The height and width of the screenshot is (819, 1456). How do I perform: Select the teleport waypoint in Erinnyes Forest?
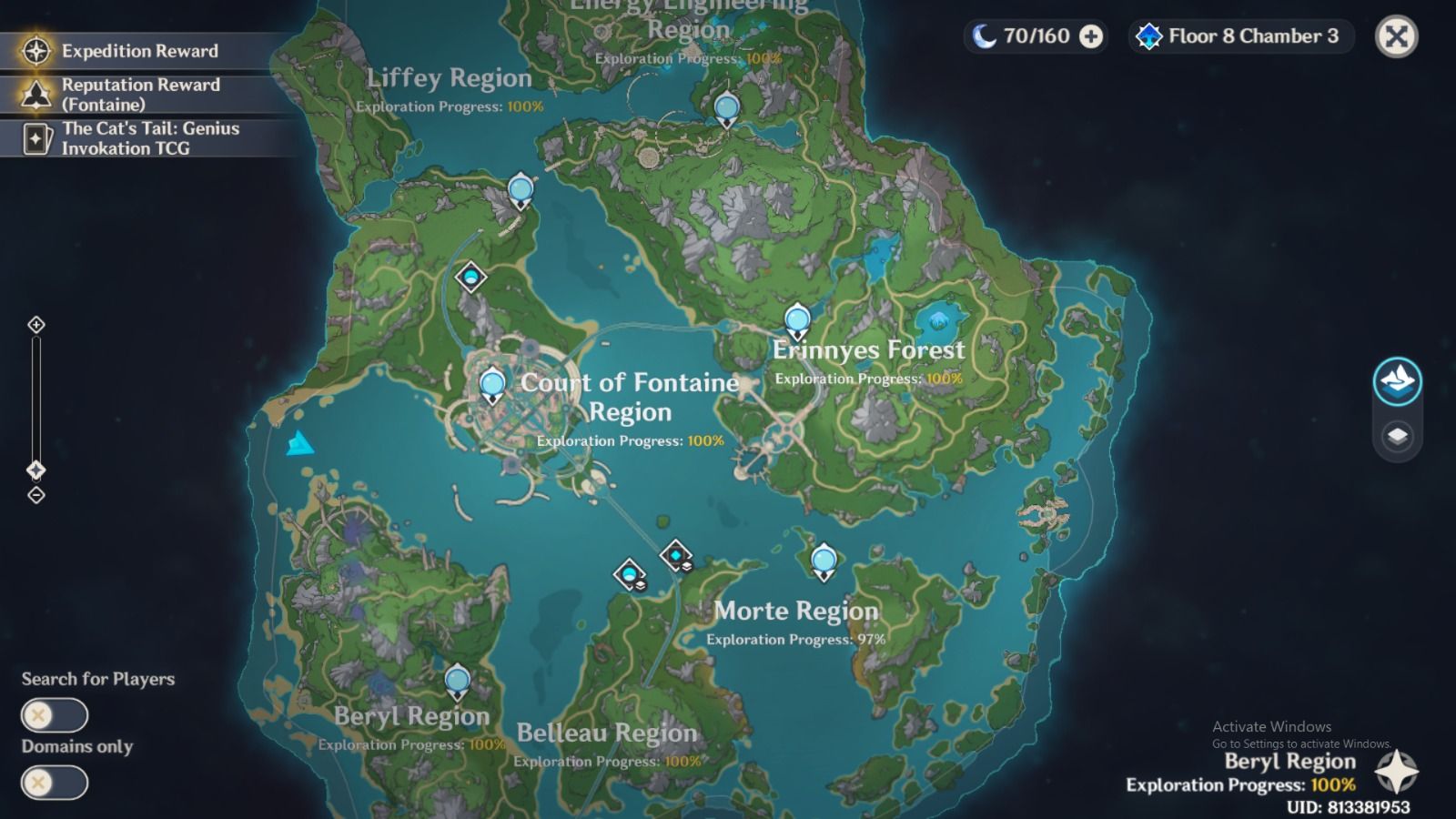pyautogui.click(x=796, y=318)
